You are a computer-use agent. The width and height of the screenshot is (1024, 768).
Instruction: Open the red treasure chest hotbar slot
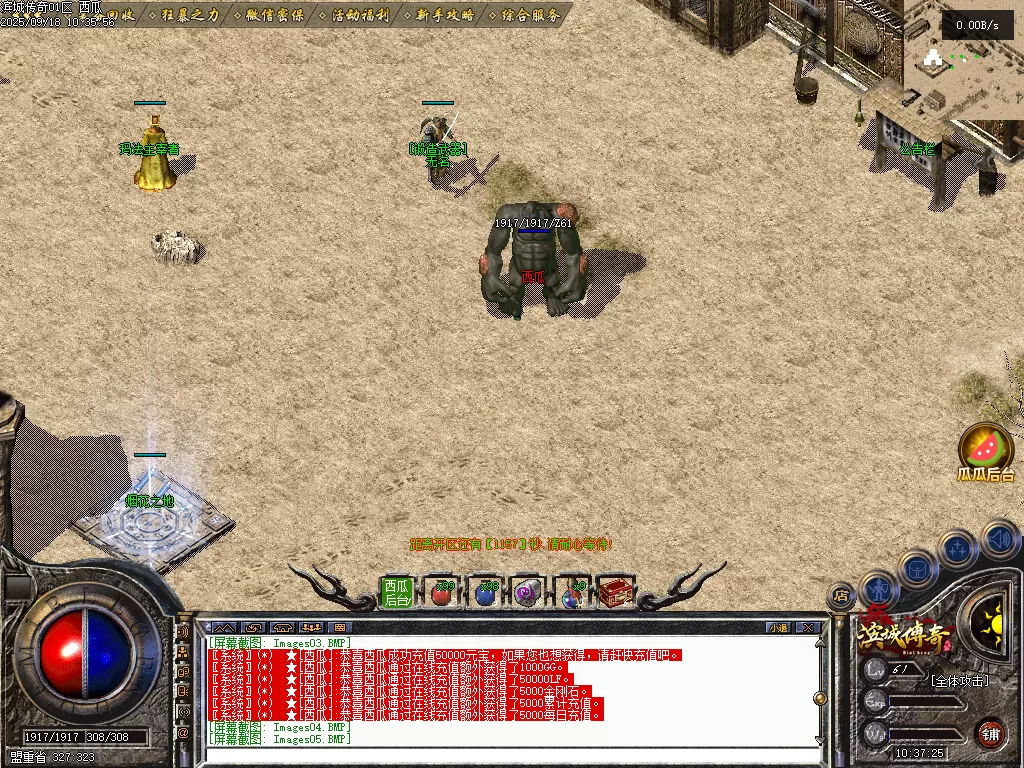[617, 593]
